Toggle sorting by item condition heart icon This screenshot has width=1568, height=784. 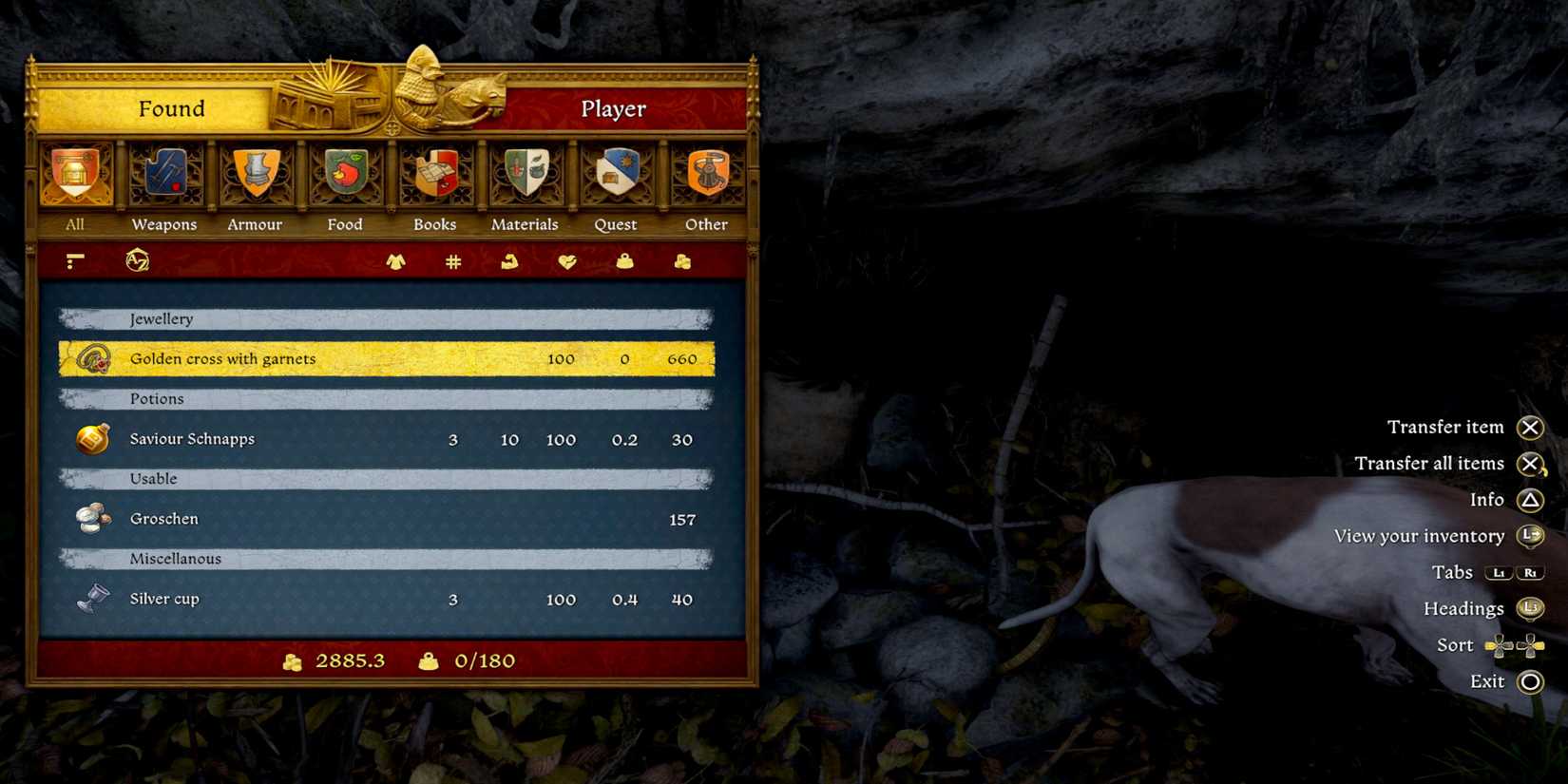[x=567, y=261]
